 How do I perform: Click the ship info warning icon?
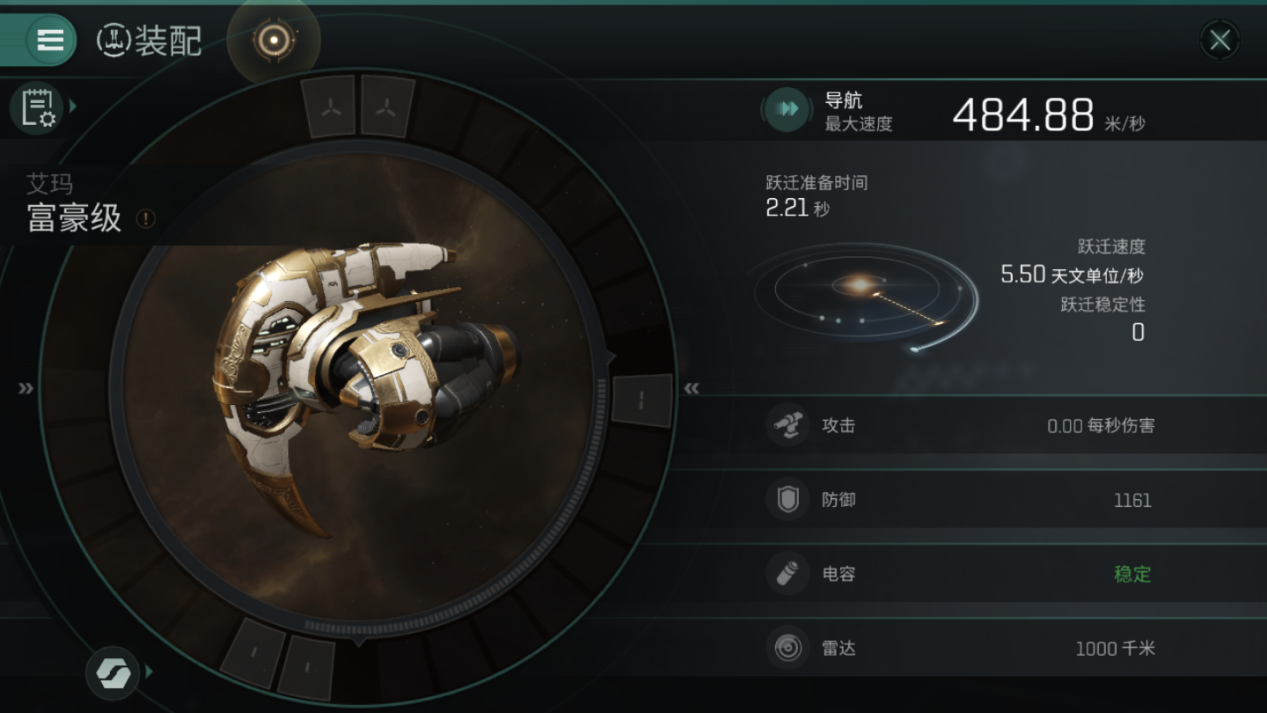(x=146, y=218)
